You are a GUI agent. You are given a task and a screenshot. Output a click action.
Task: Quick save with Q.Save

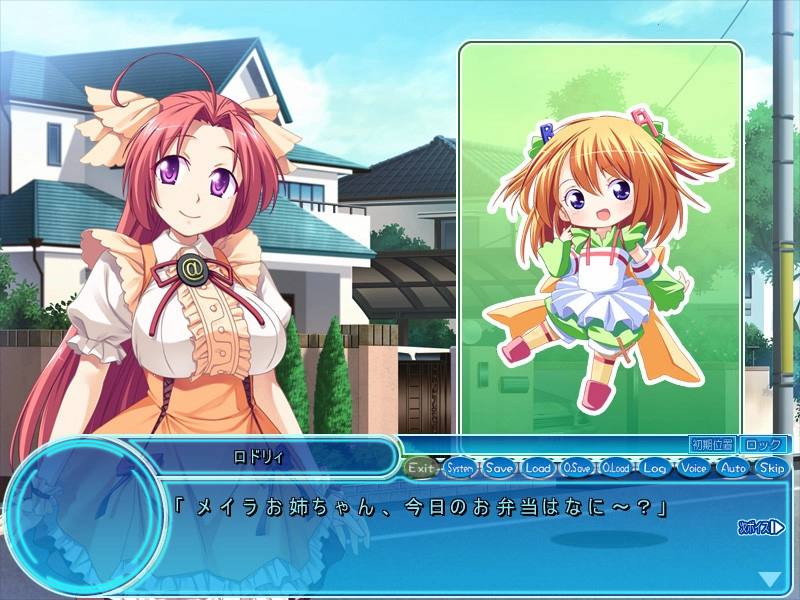pos(577,467)
